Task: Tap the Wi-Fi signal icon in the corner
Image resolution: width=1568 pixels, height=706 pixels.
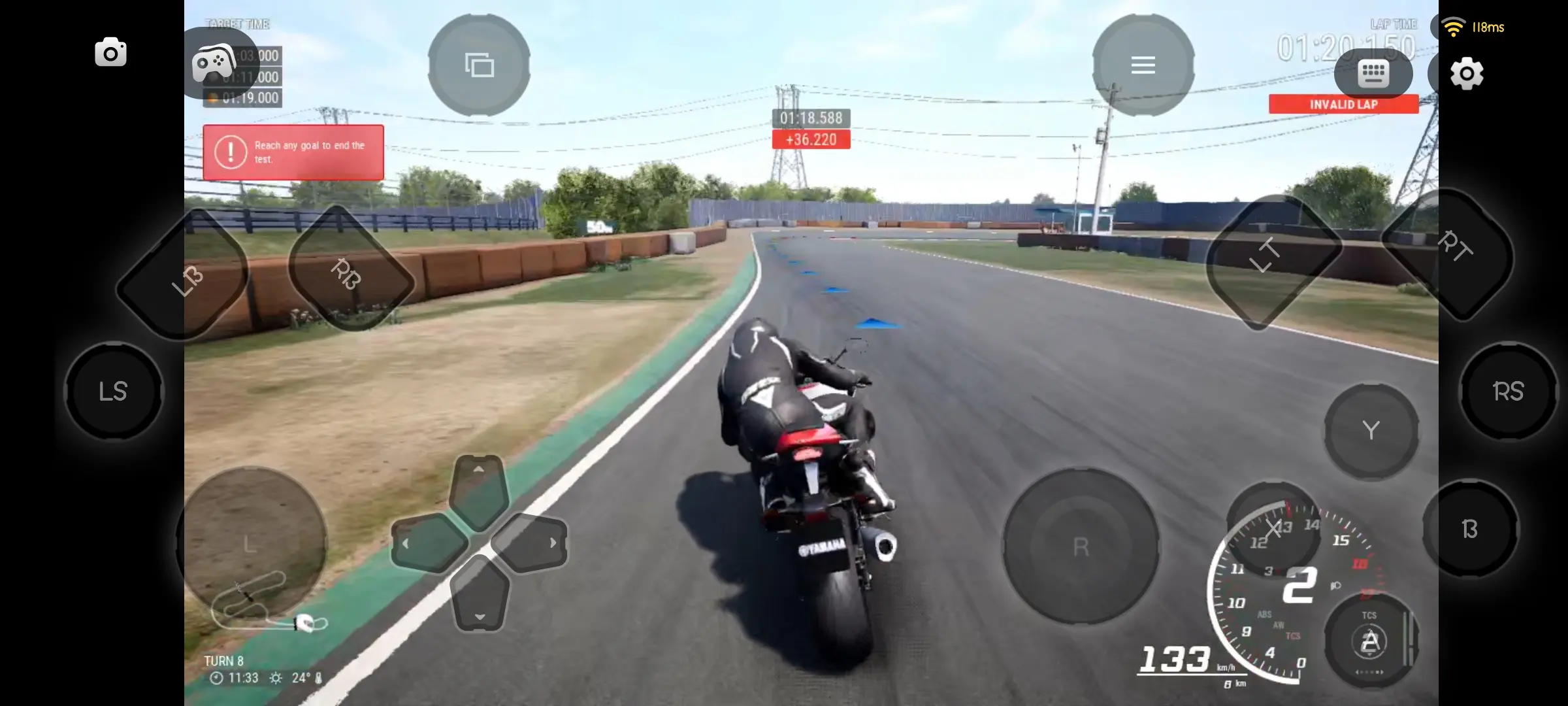Action: [x=1454, y=27]
